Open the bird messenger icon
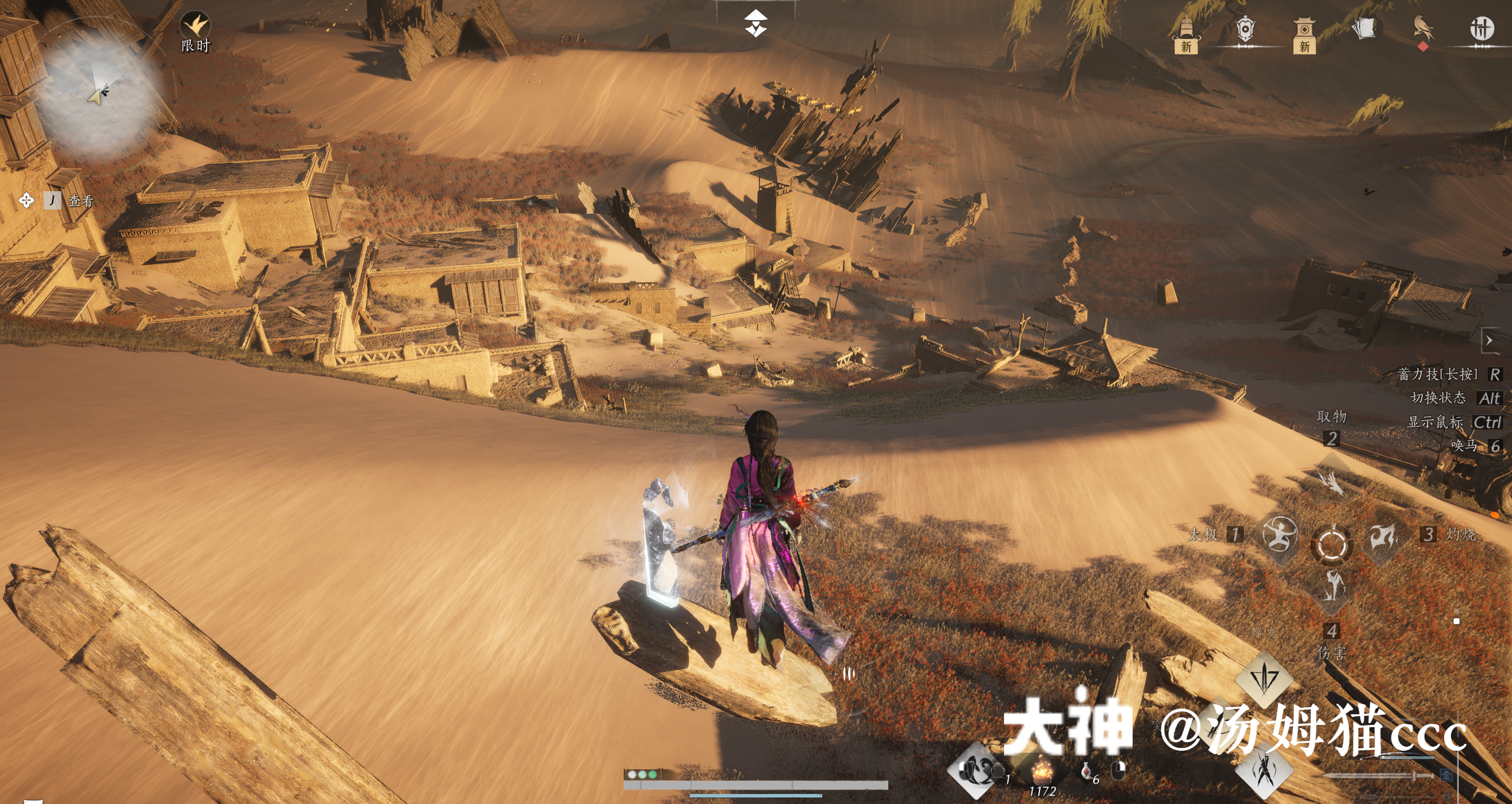This screenshot has height=804, width=1512. (1423, 30)
